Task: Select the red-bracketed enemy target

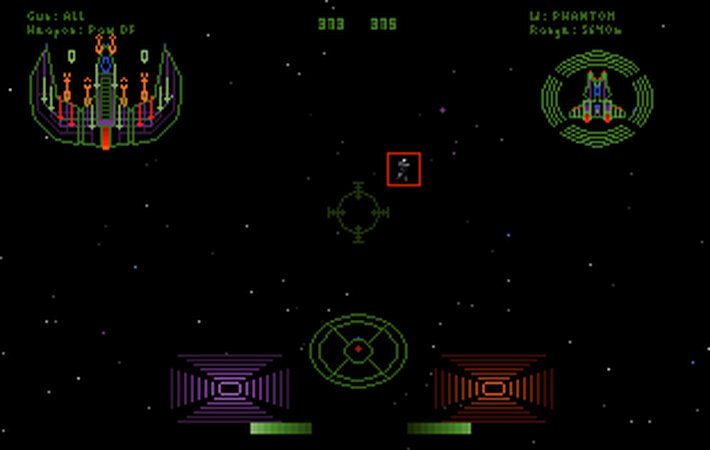Action: 404,169
